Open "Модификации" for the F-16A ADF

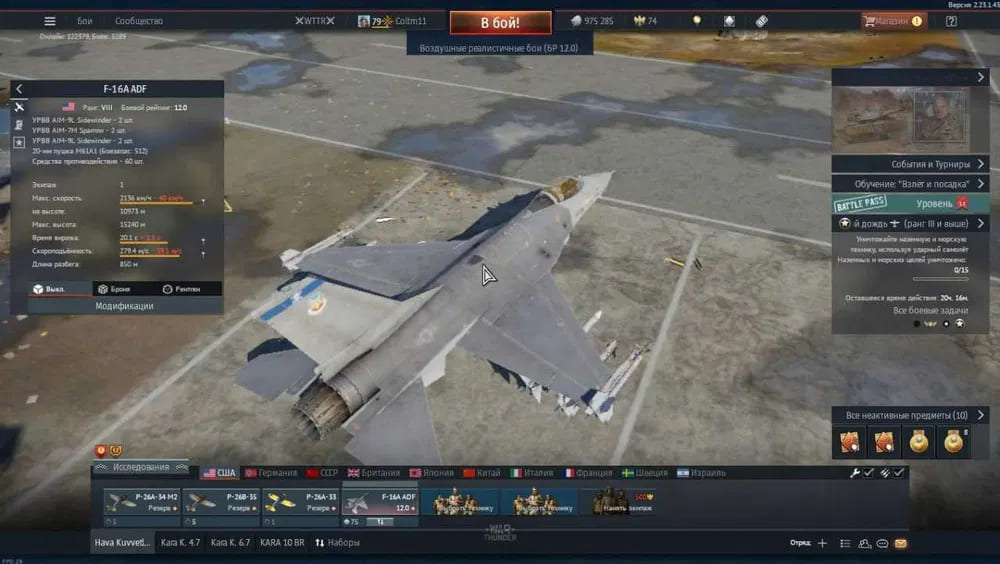[124, 306]
